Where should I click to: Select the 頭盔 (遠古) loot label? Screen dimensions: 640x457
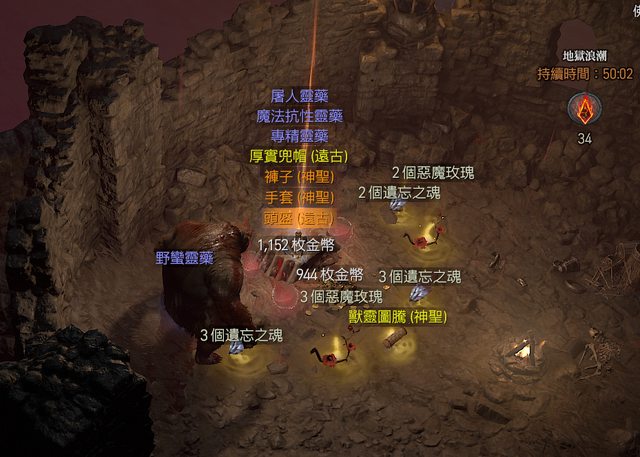point(299,217)
